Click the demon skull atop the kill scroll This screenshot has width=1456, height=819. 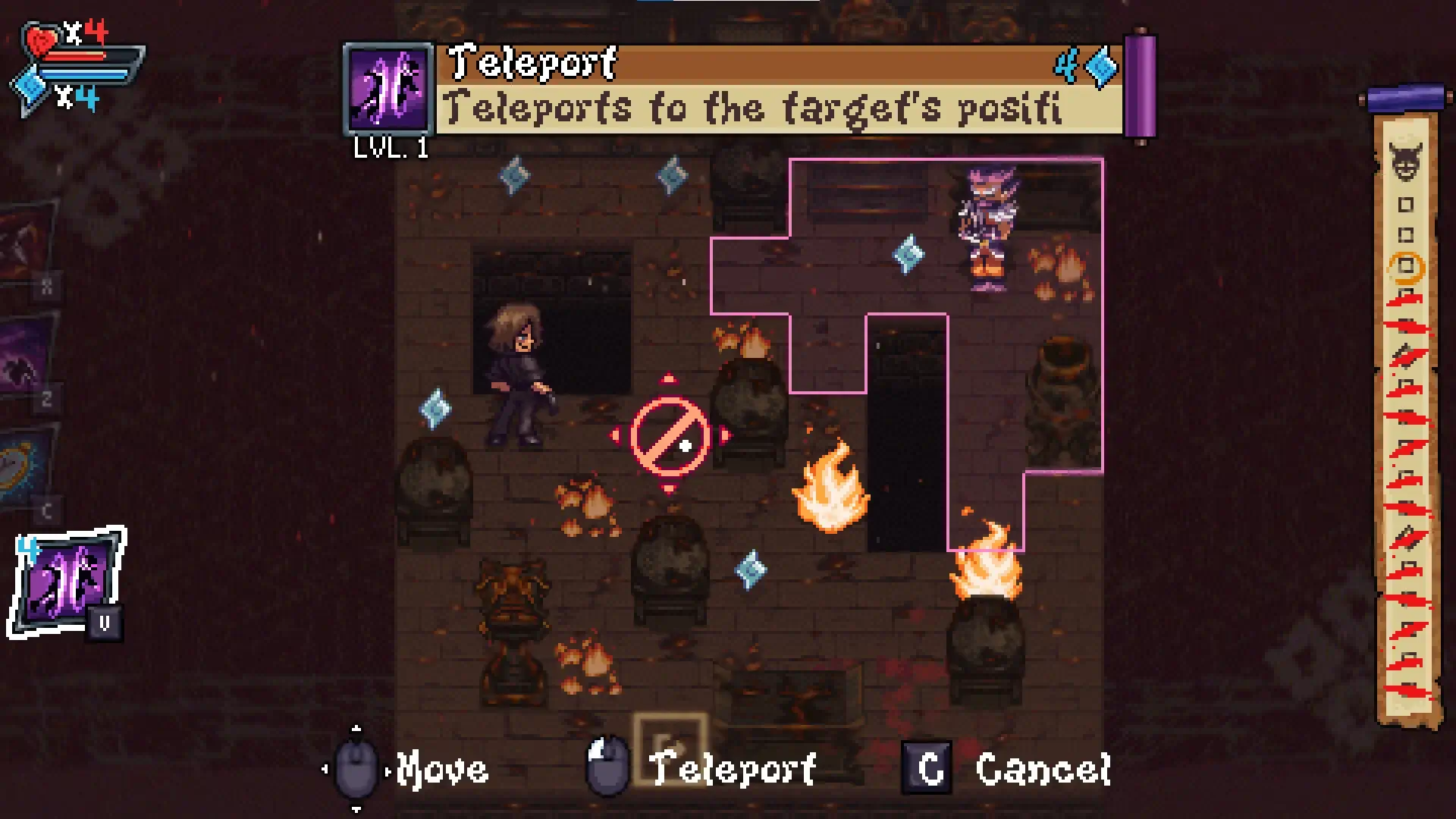click(x=1405, y=163)
